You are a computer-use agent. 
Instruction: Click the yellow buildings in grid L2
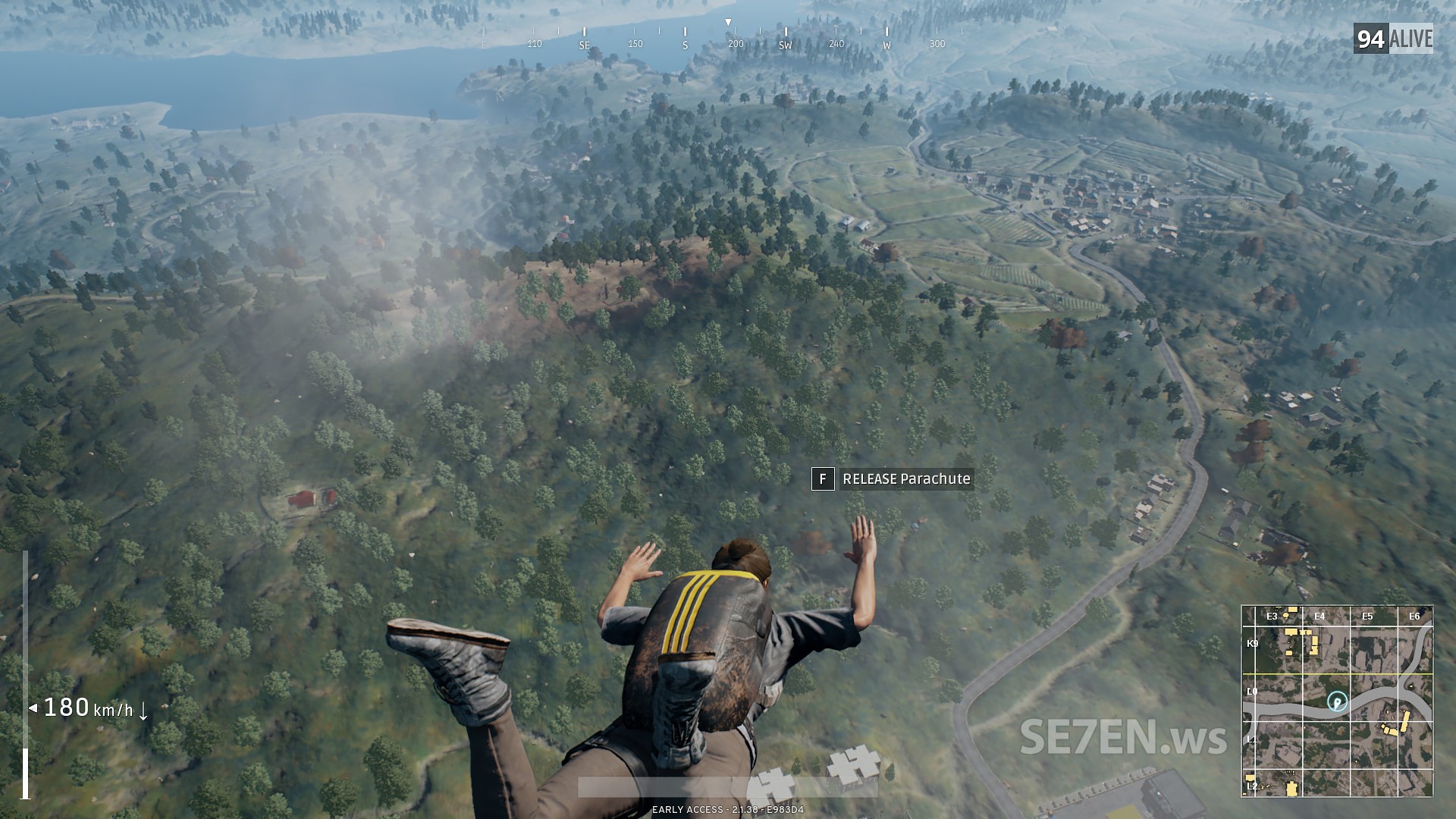[x=1291, y=787]
